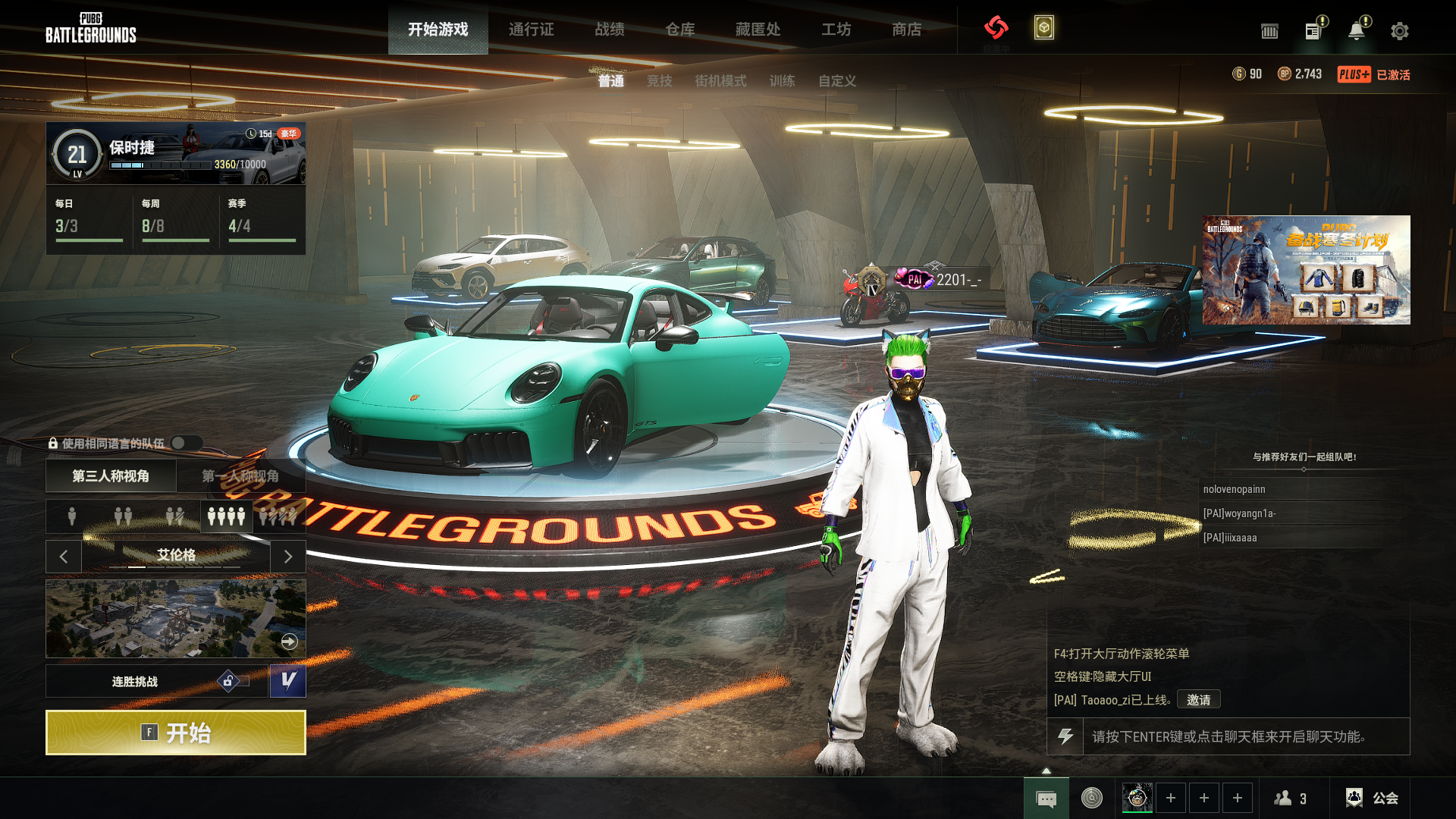Switch to the 战绩 career tab
This screenshot has width=1456, height=819.
610,30
